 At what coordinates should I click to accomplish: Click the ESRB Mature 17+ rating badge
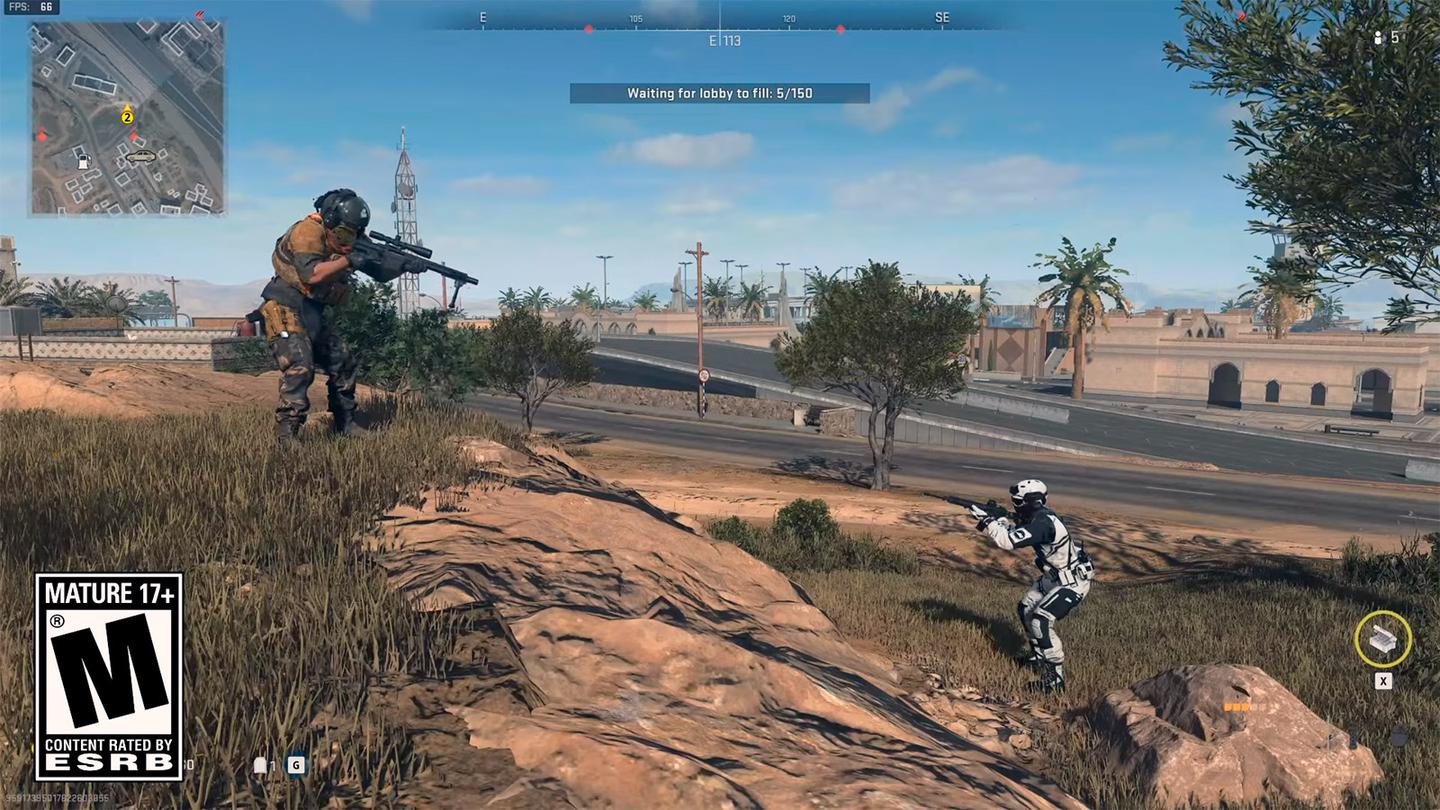click(109, 676)
